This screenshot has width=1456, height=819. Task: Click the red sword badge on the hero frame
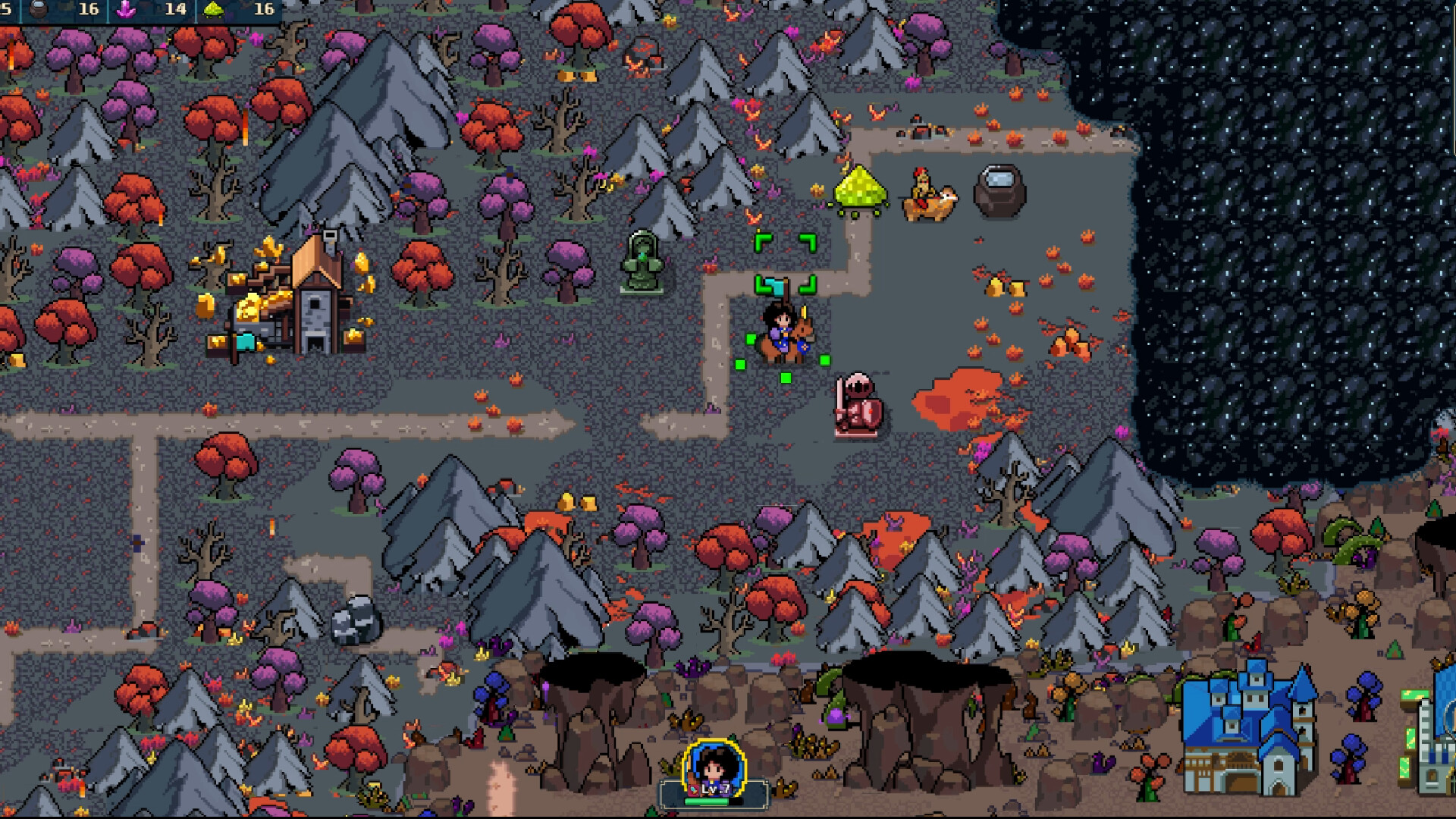(x=694, y=792)
